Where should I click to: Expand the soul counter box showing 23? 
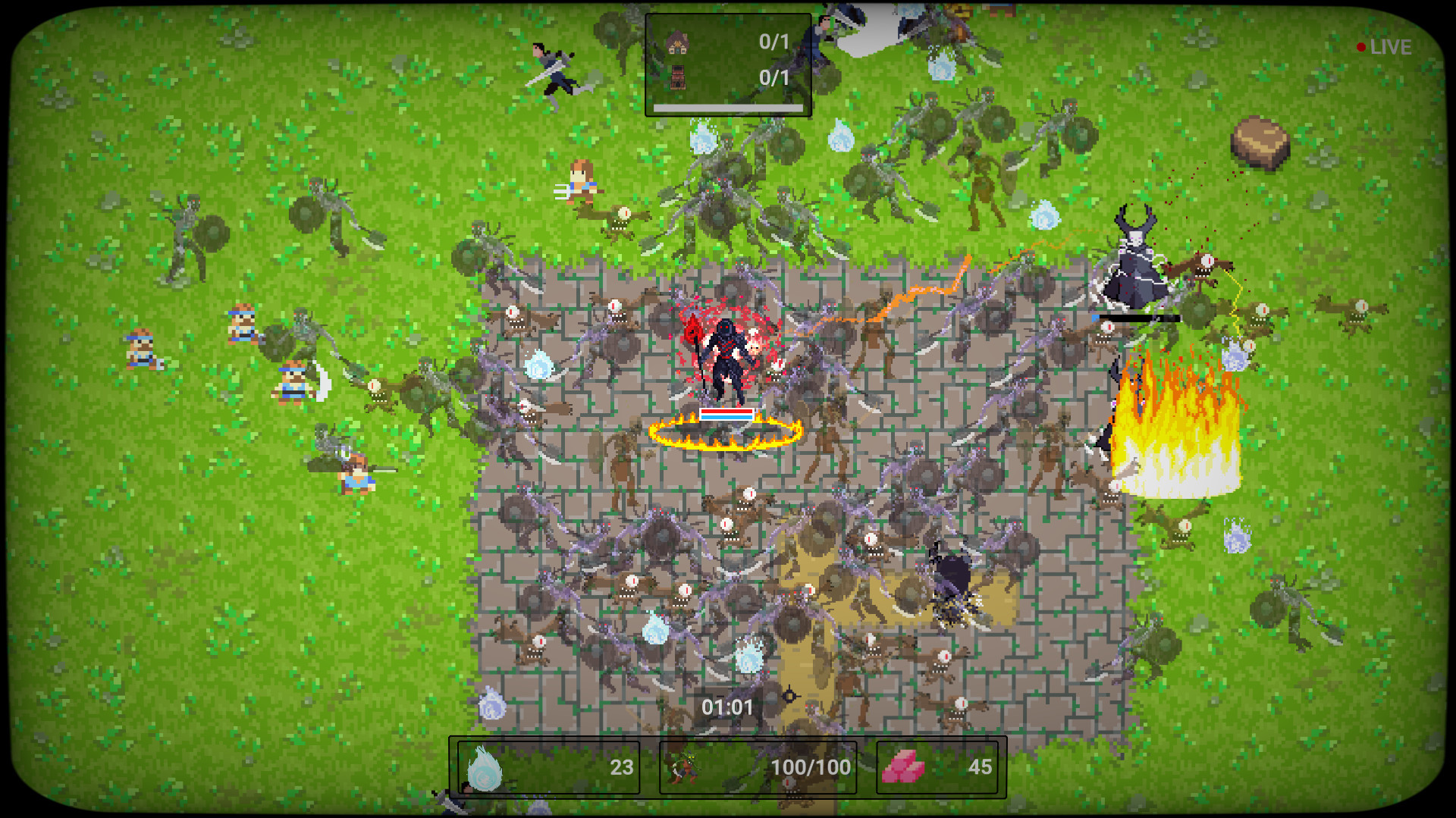coord(546,767)
